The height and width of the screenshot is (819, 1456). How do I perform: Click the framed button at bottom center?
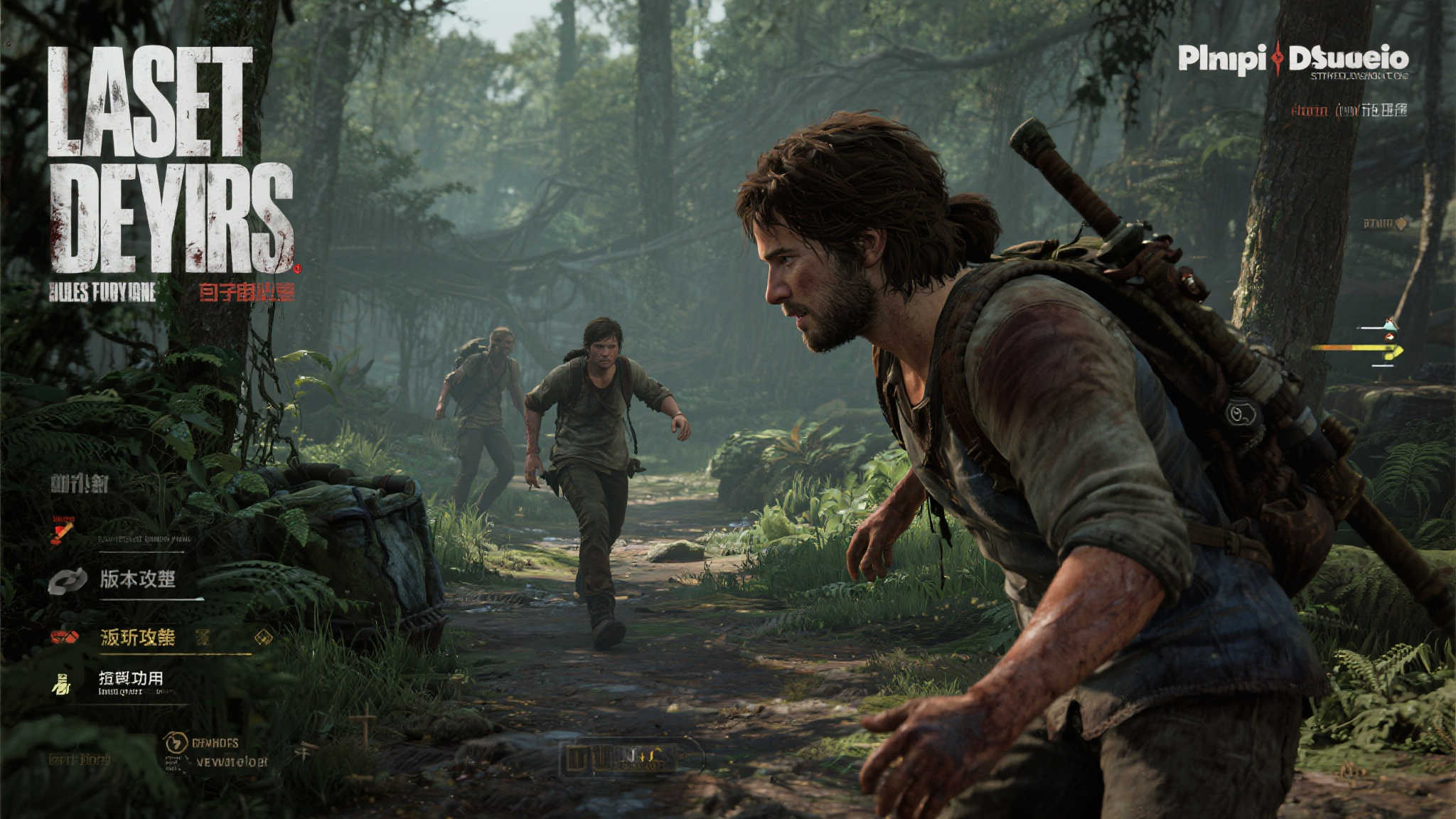[631, 758]
